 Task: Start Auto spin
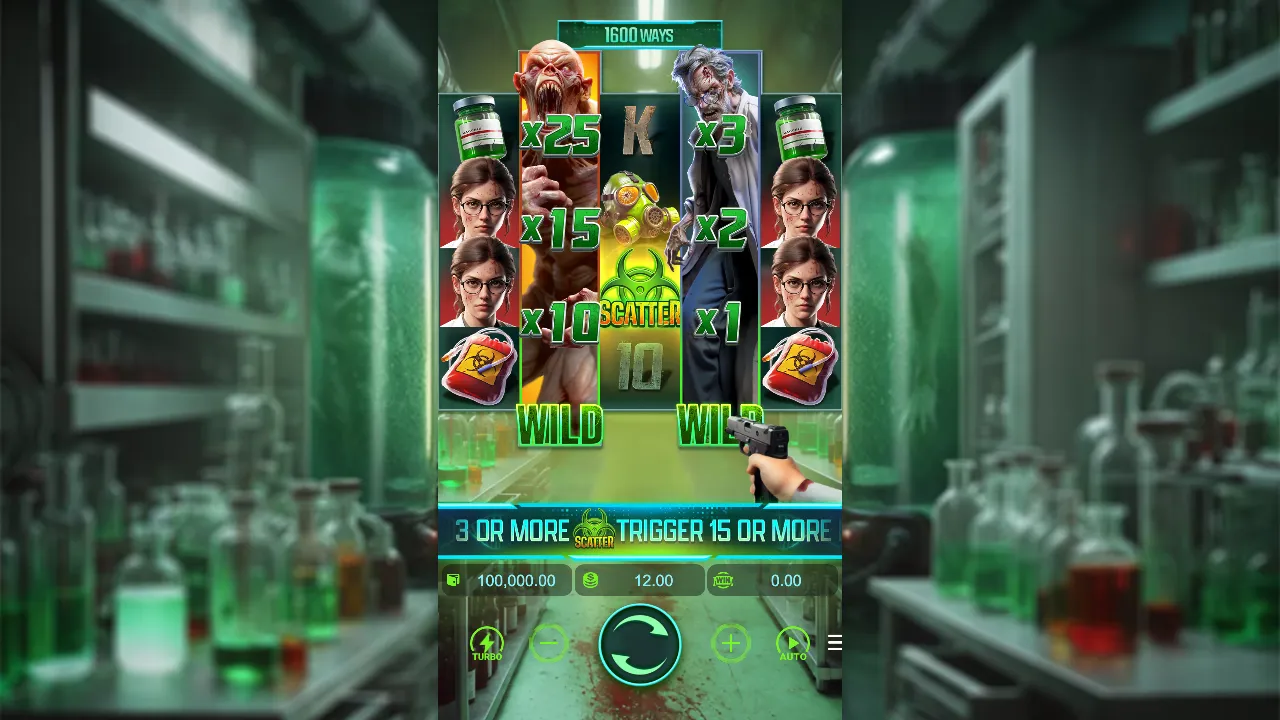point(792,645)
